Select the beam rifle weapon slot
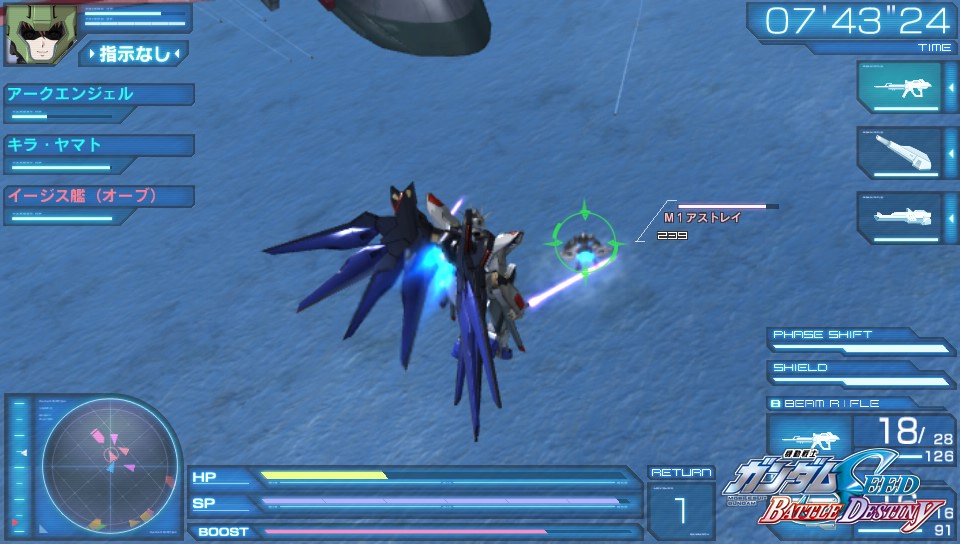960x544 pixels. pos(900,88)
